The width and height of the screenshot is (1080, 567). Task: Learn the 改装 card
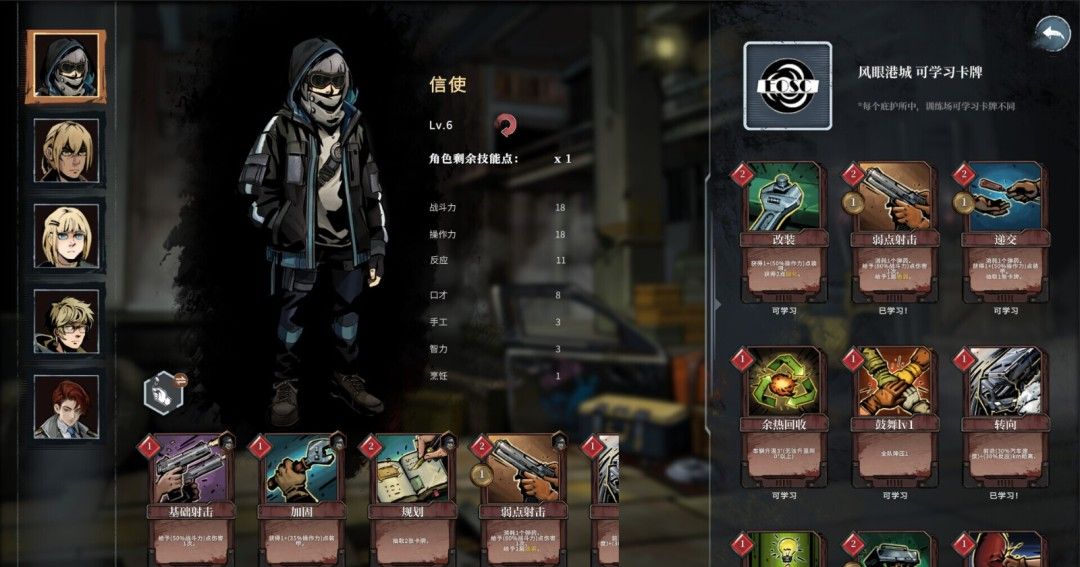coord(784,232)
